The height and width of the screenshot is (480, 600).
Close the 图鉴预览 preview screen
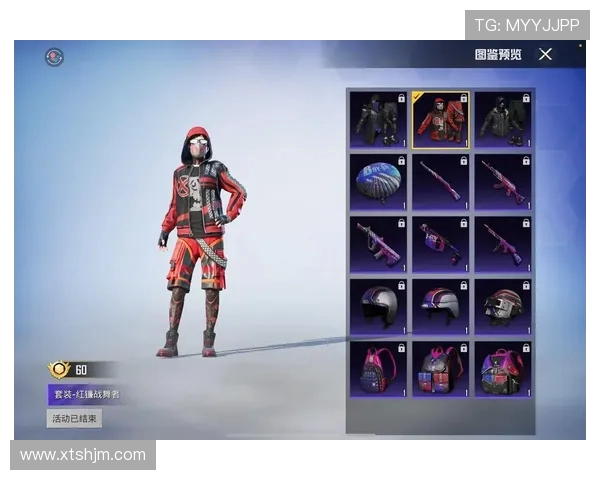(x=545, y=54)
